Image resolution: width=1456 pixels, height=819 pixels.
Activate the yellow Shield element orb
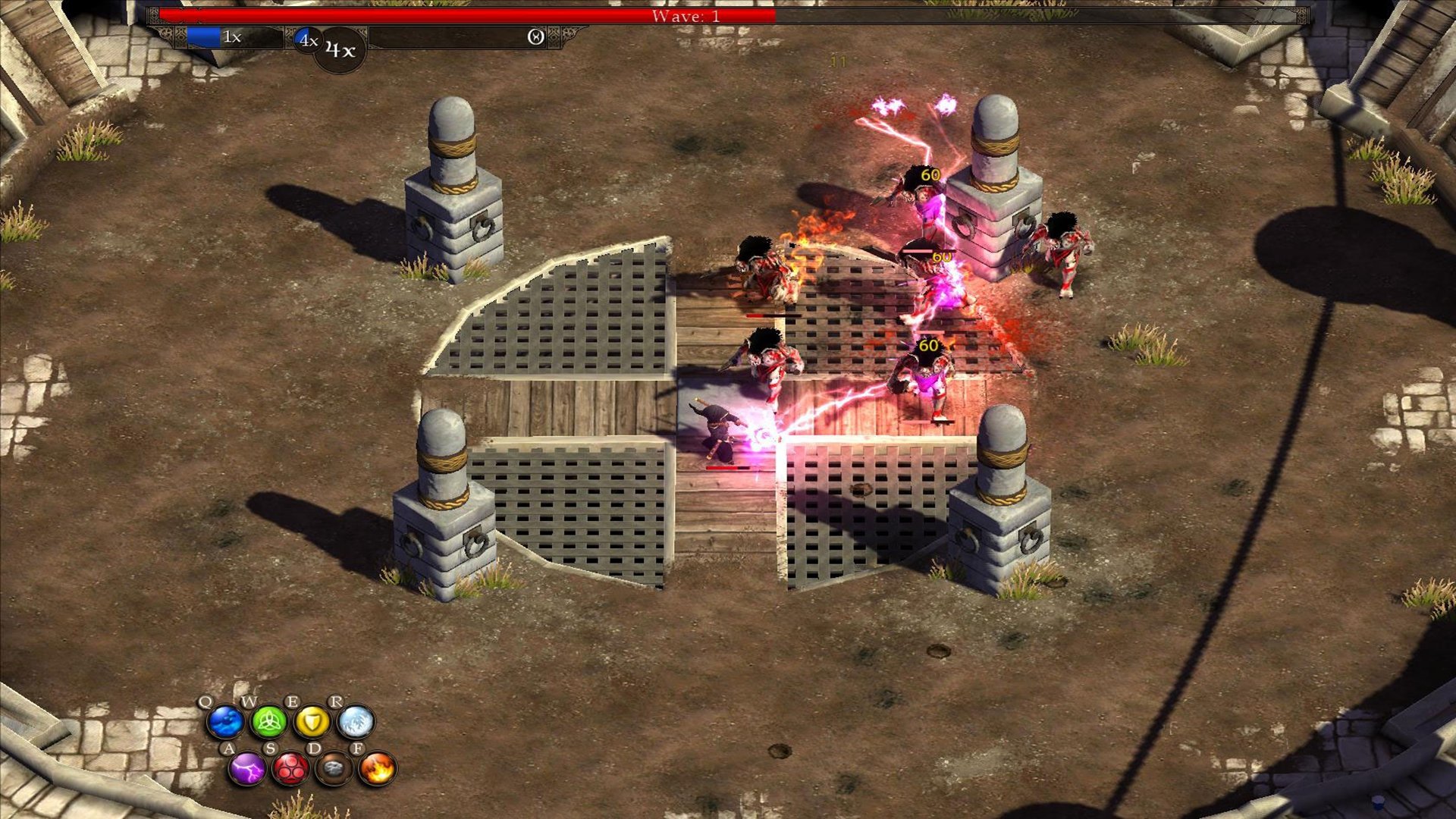pyautogui.click(x=312, y=722)
